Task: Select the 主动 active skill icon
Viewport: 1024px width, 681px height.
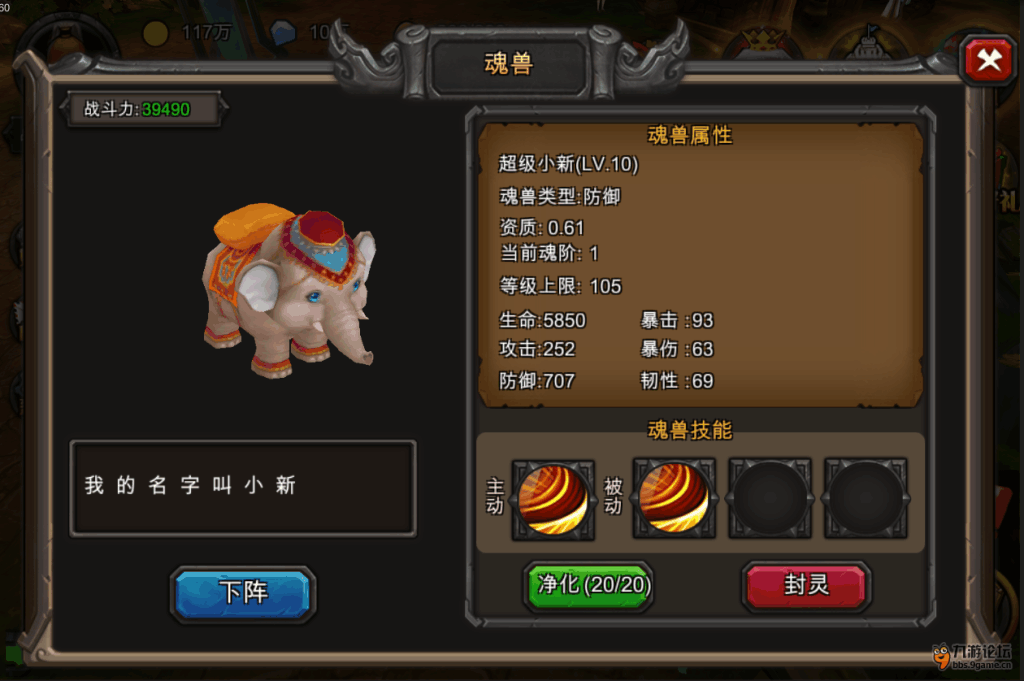Action: (x=553, y=499)
